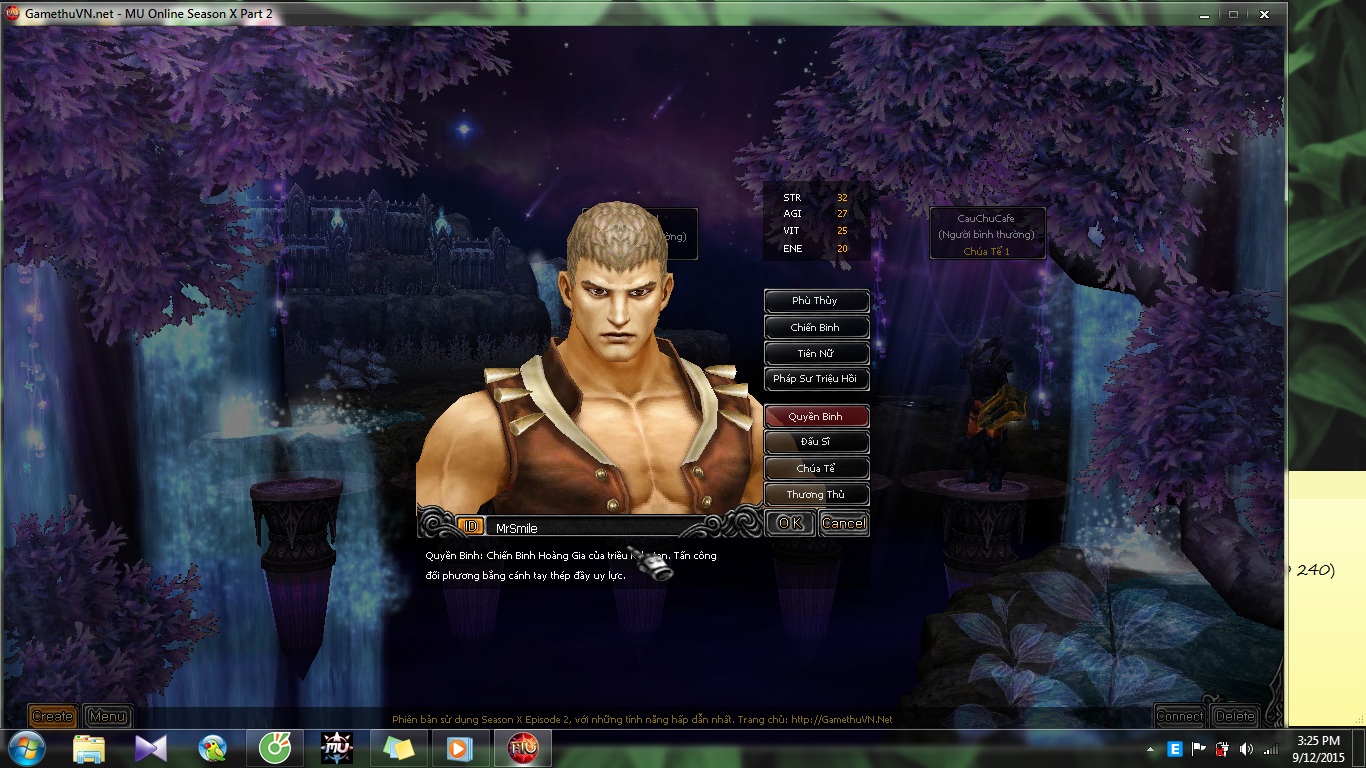Pick the Chúa Tể class
1366x768 pixels.
[816, 468]
